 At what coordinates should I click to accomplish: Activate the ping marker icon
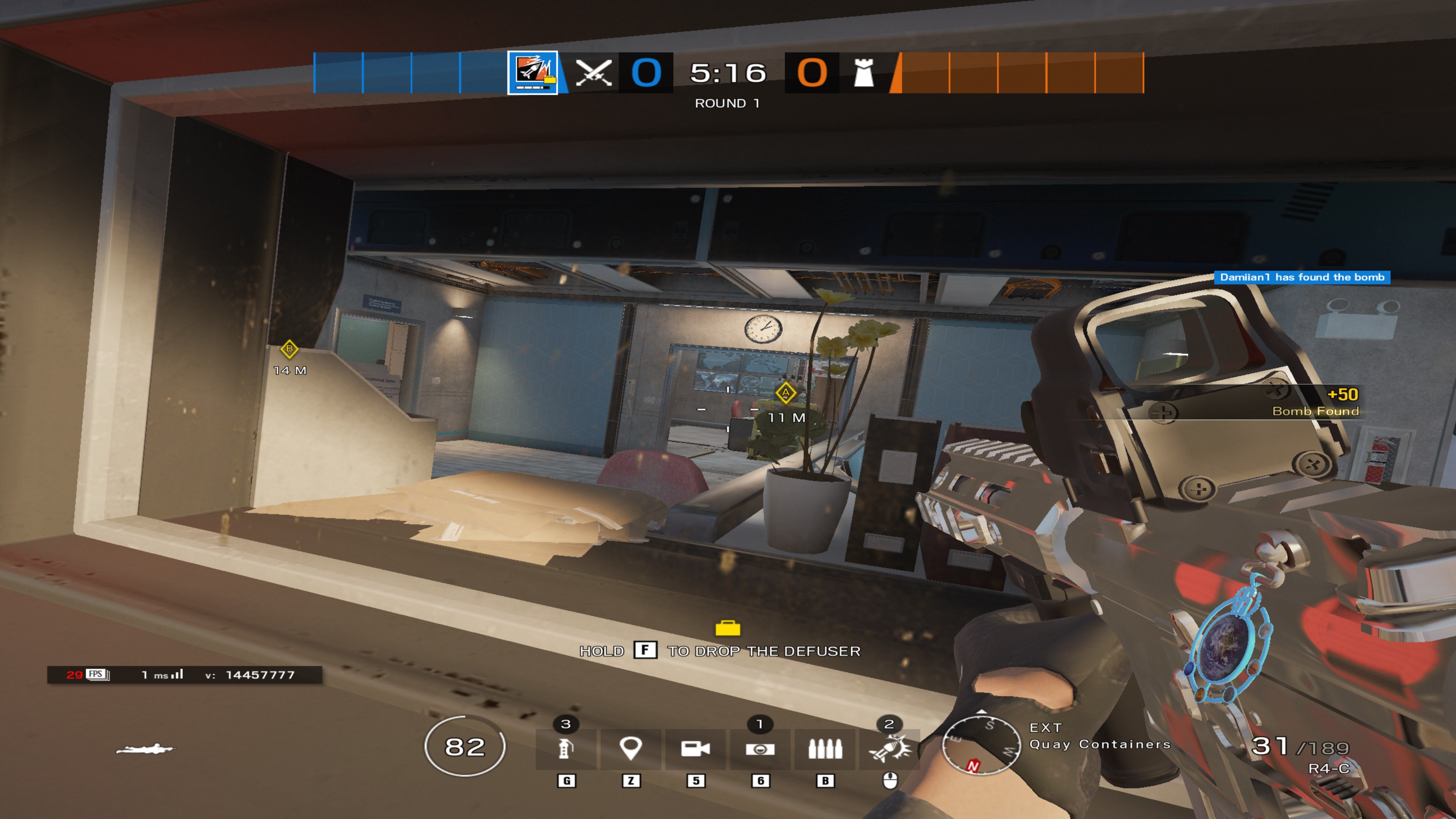pos(631,749)
